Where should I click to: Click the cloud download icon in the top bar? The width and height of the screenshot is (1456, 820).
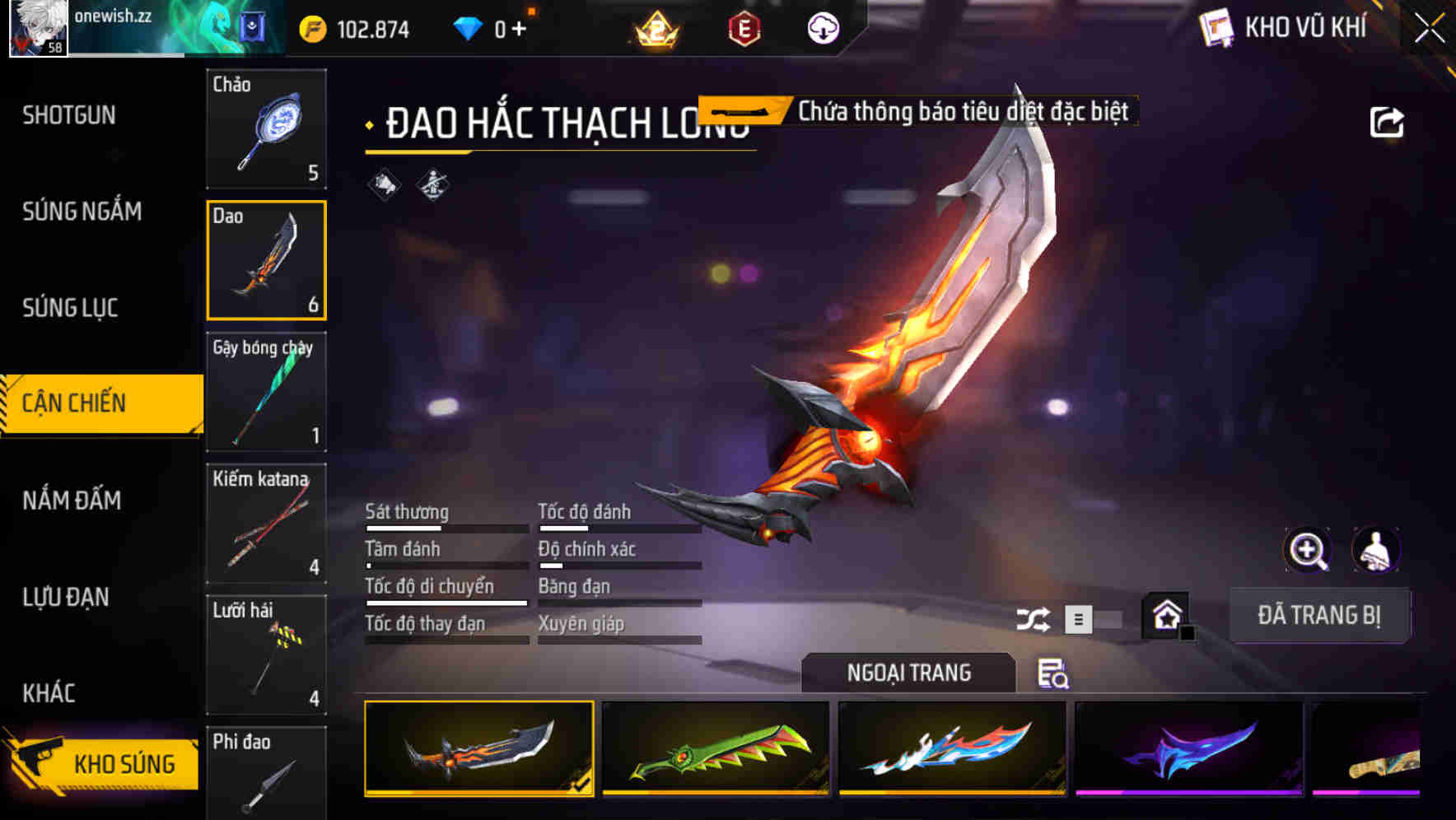(821, 27)
